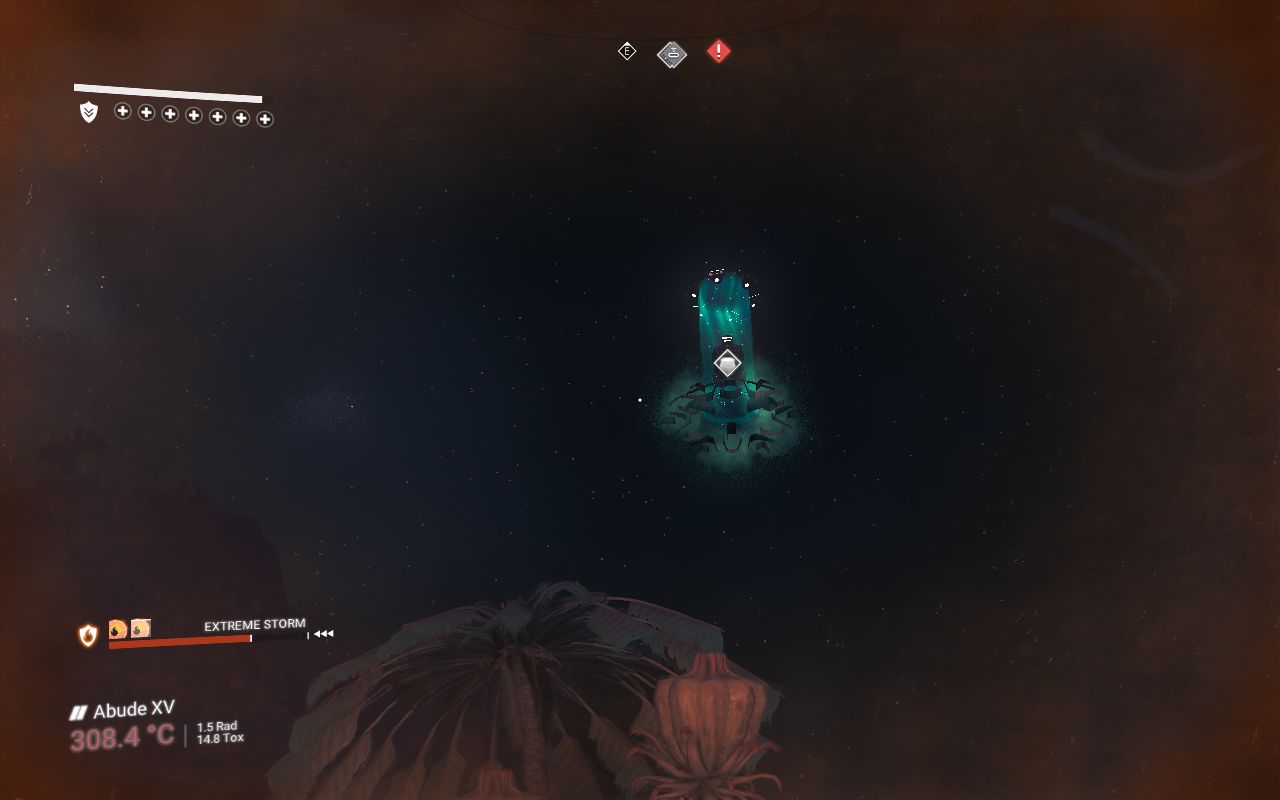1280x800 pixels.
Task: Select the first orange heat protection module icon
Action: [118, 629]
